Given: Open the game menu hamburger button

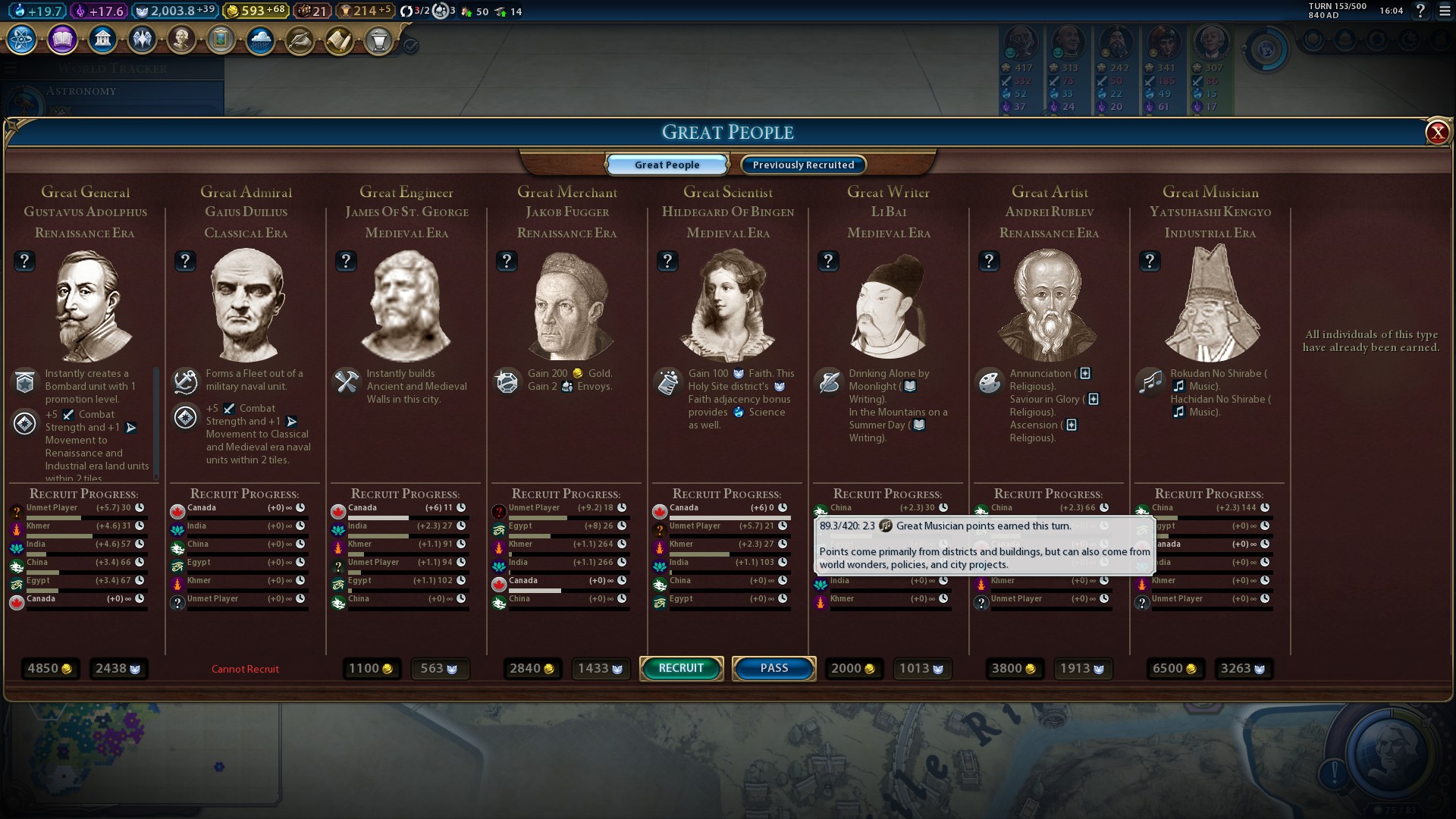Looking at the screenshot, I should point(1445,11).
